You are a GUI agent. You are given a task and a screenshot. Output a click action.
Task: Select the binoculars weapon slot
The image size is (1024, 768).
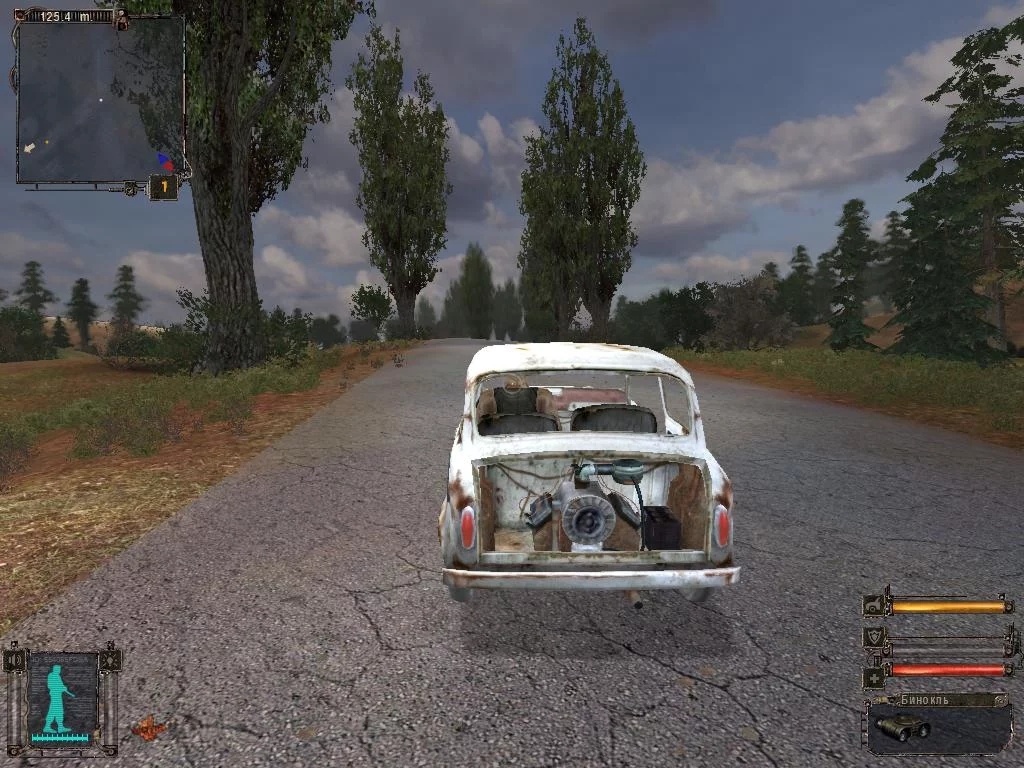[938, 726]
